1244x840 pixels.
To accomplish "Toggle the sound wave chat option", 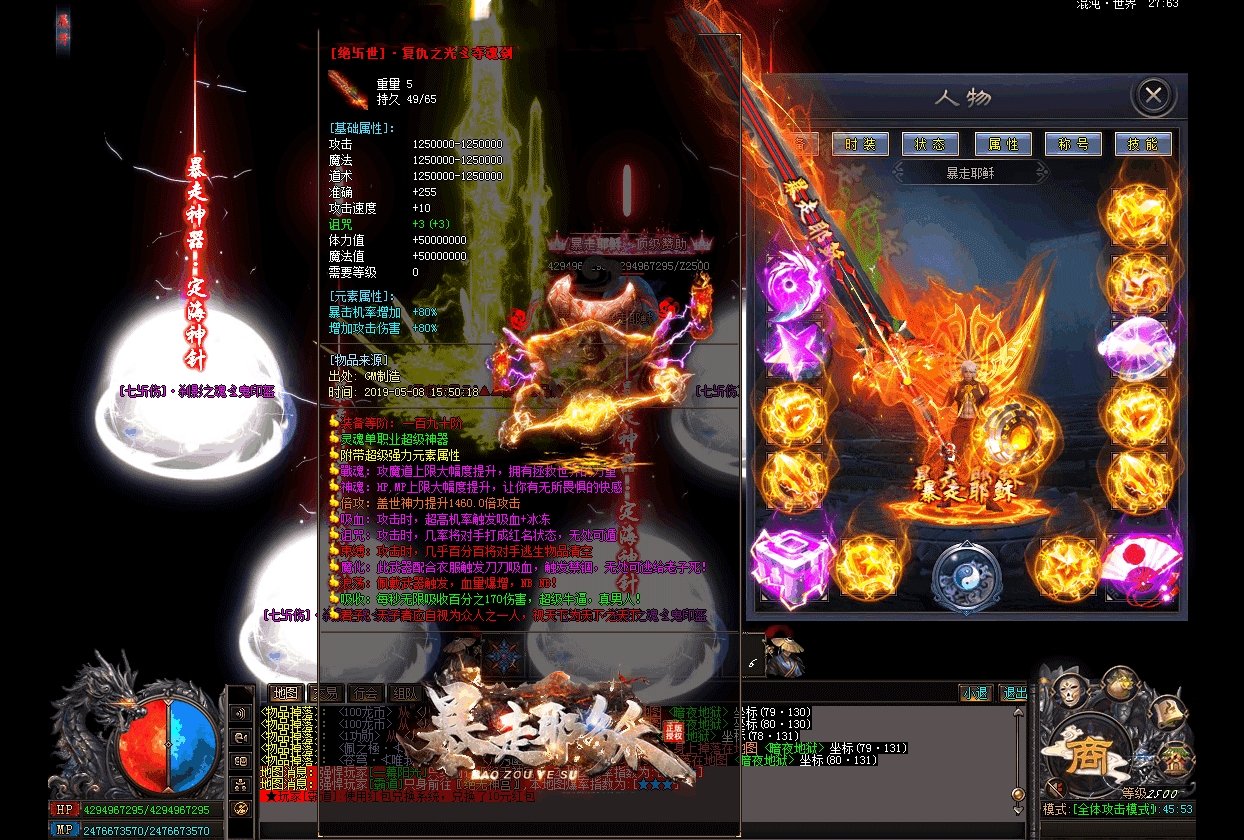I will click(x=240, y=713).
